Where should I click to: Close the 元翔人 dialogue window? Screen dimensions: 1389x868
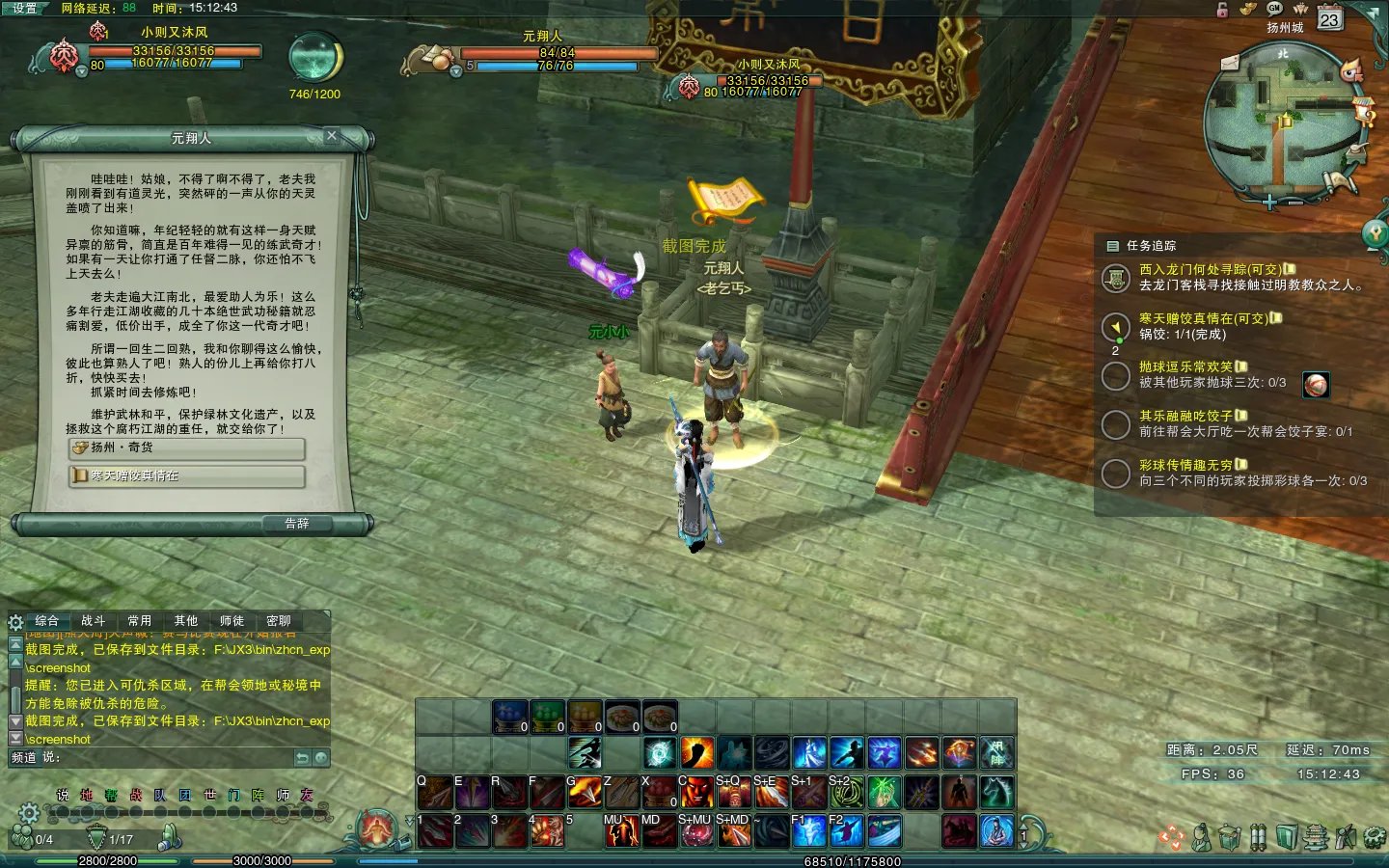[332, 136]
